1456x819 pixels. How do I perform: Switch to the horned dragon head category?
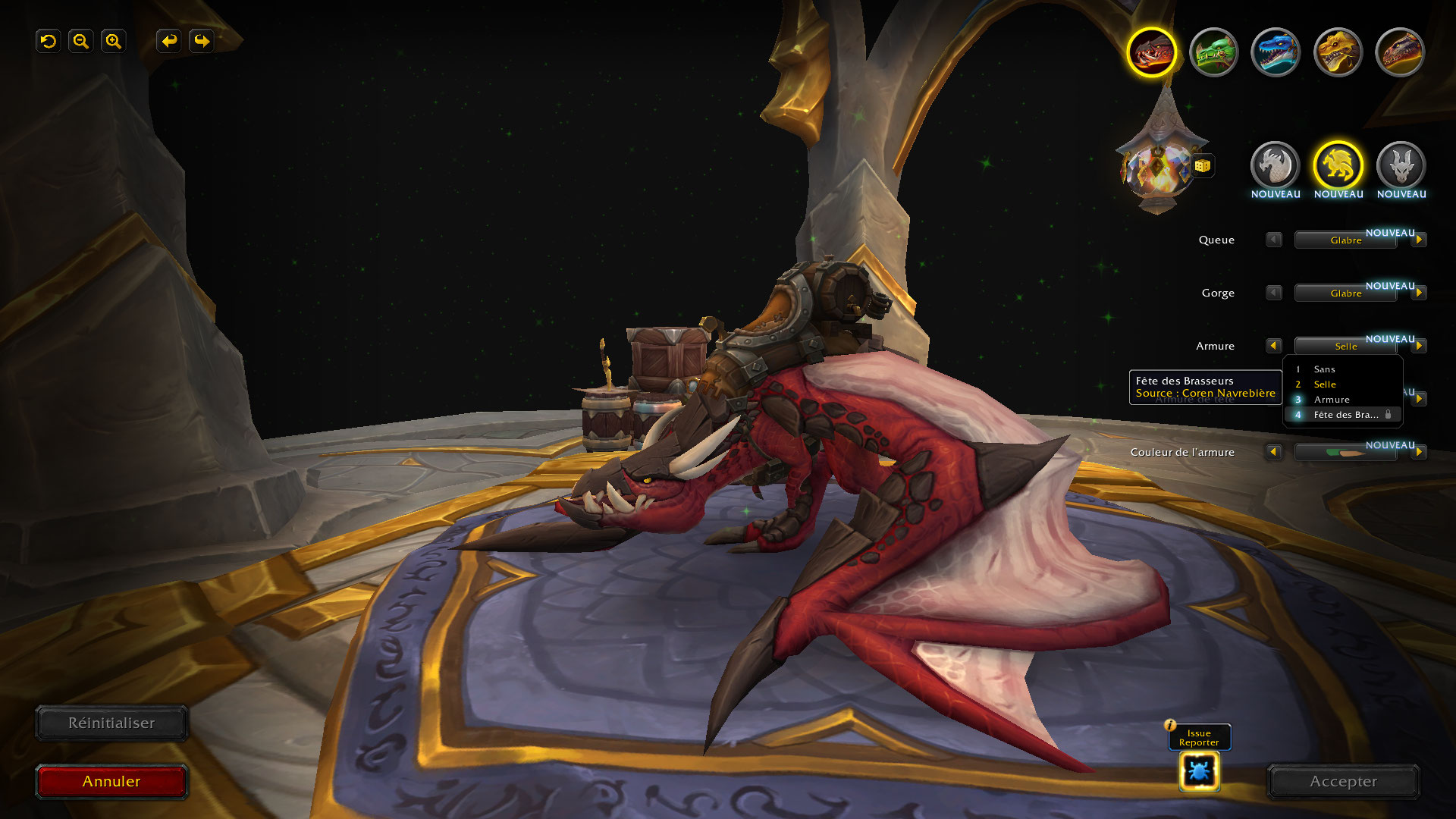tap(1401, 165)
